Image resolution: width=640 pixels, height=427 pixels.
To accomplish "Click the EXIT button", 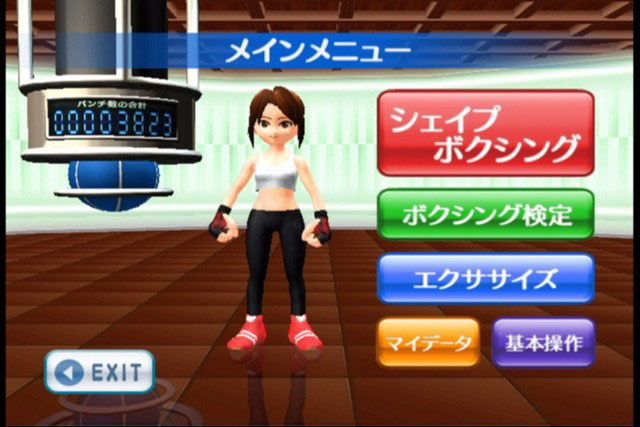I will click(99, 372).
